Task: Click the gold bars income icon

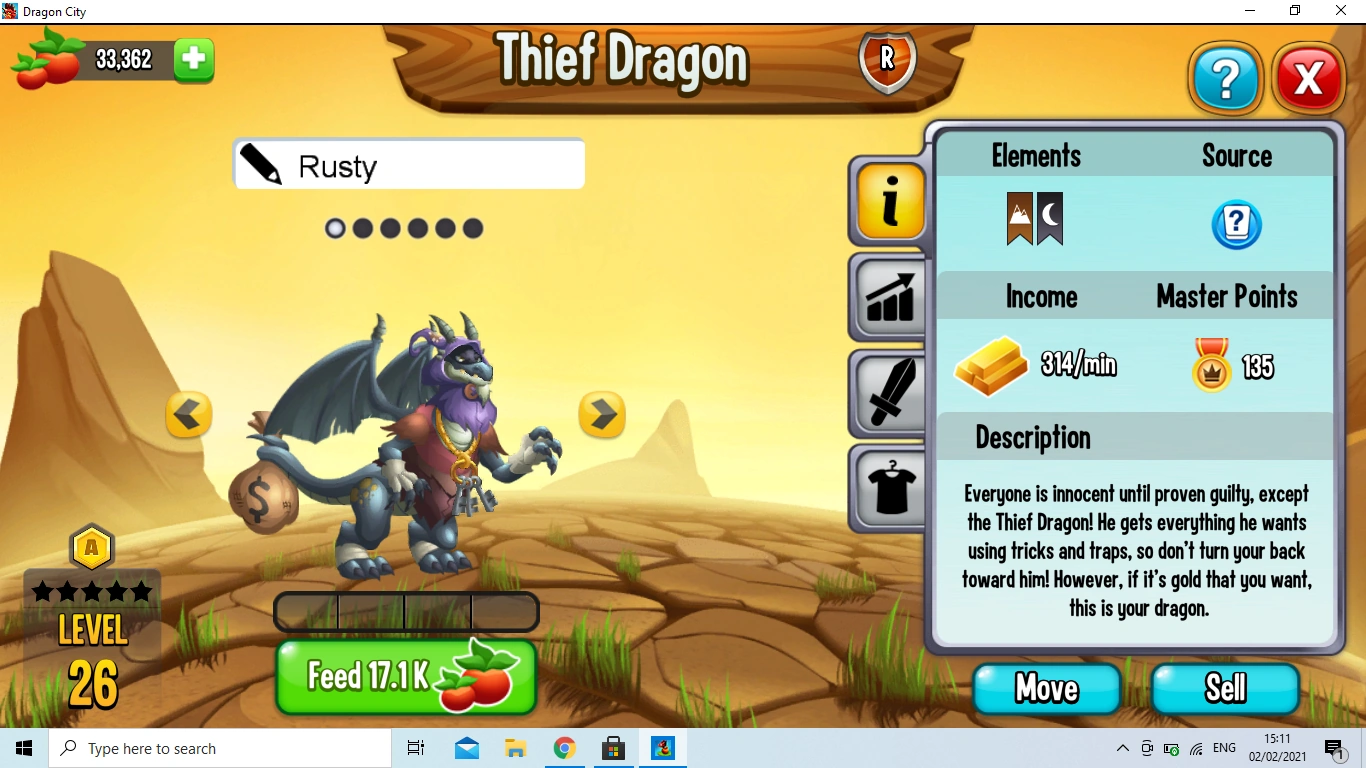Action: click(x=991, y=365)
